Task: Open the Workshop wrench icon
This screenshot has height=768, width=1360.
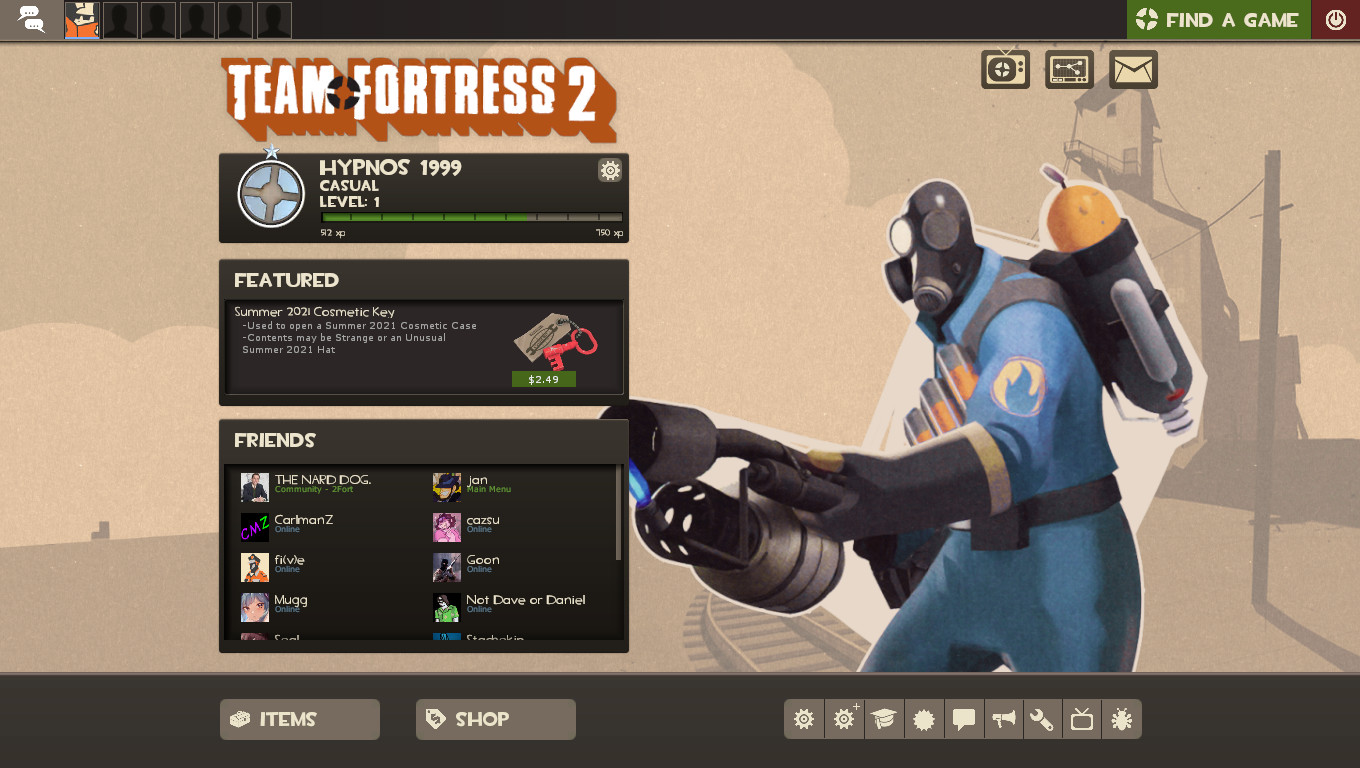Action: click(x=1042, y=719)
